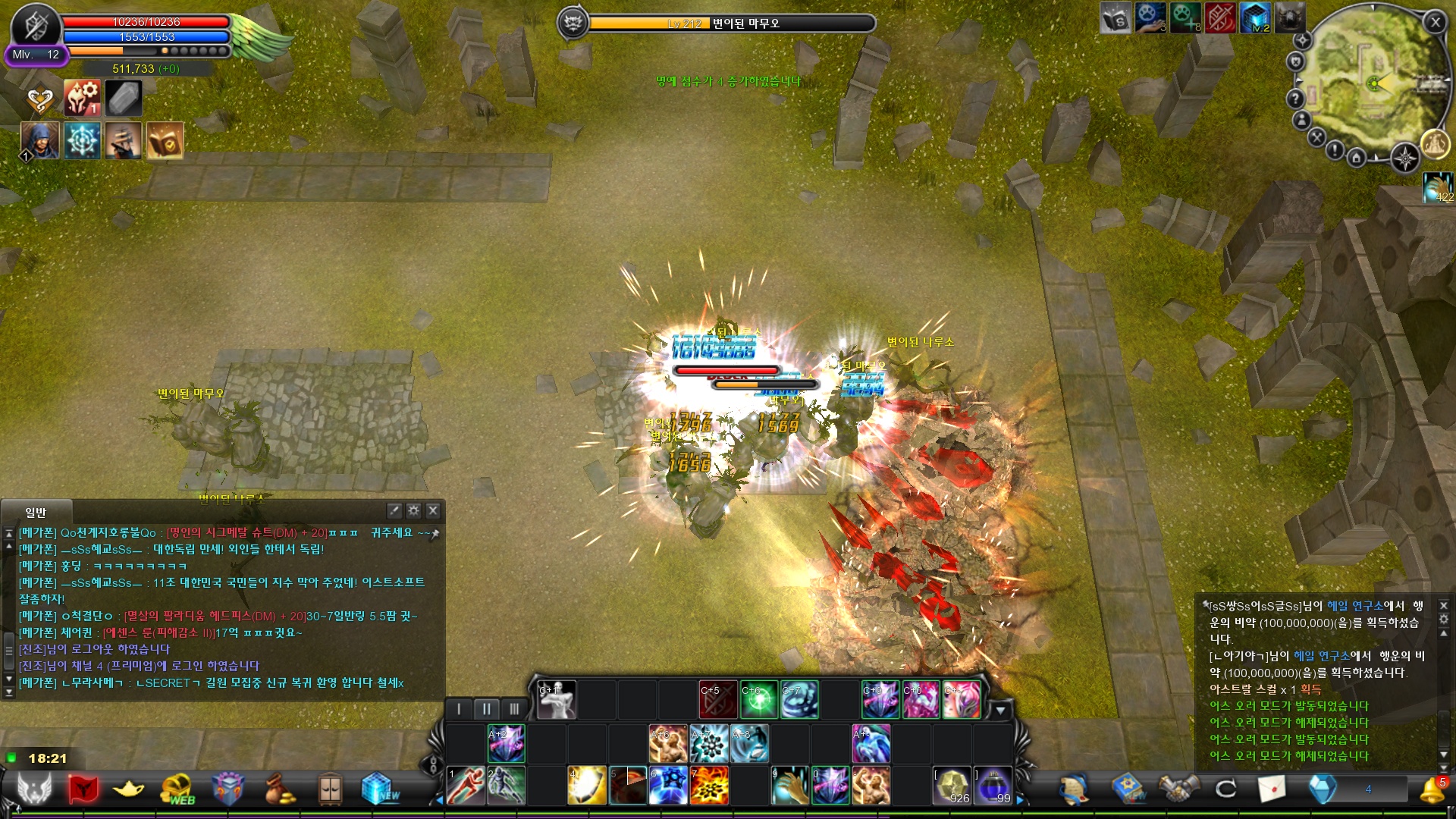Image resolution: width=1456 pixels, height=819 pixels.
Task: Click the silver C emblem icon
Action: pyautogui.click(x=1226, y=786)
